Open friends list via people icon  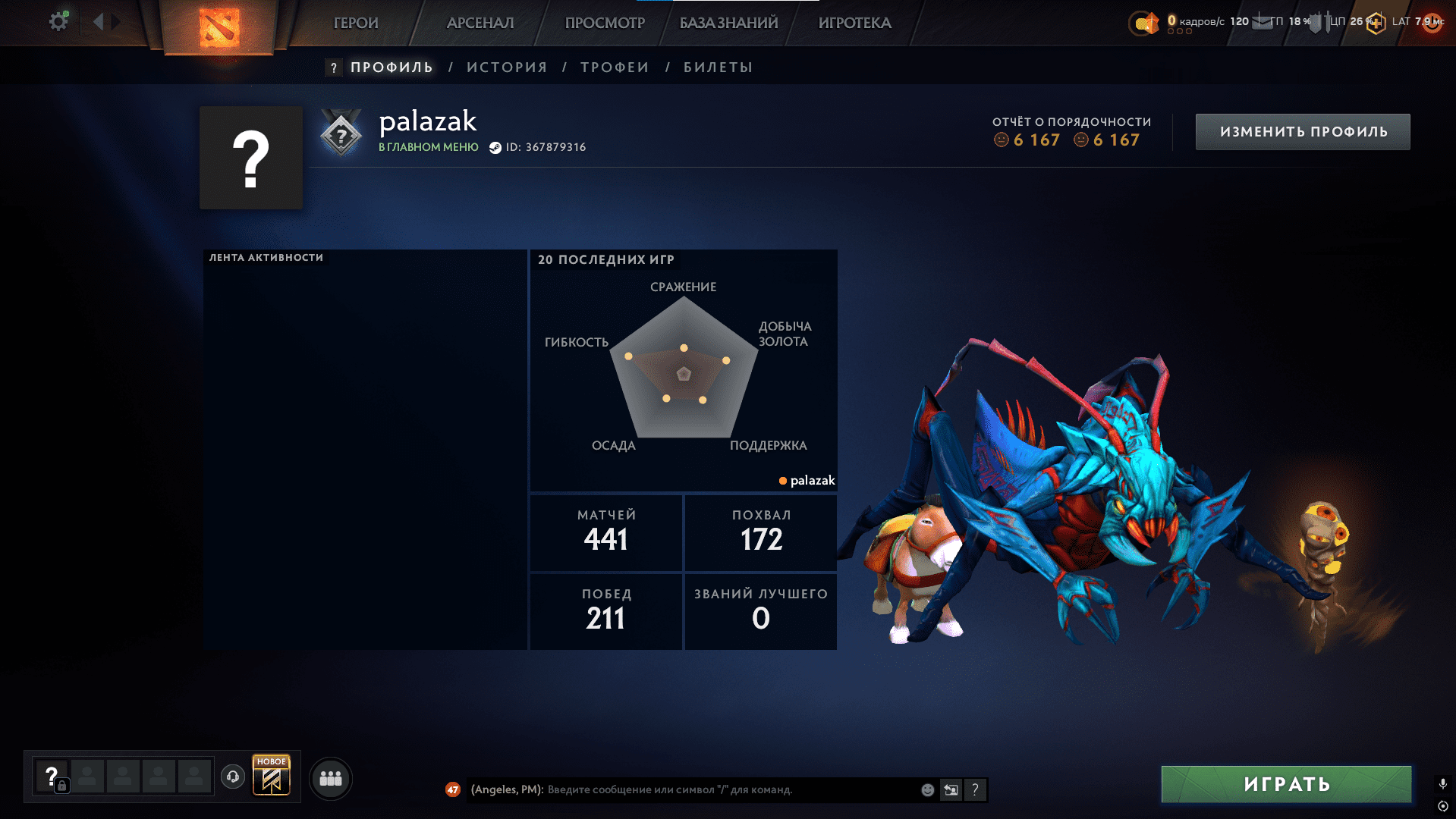(x=332, y=777)
